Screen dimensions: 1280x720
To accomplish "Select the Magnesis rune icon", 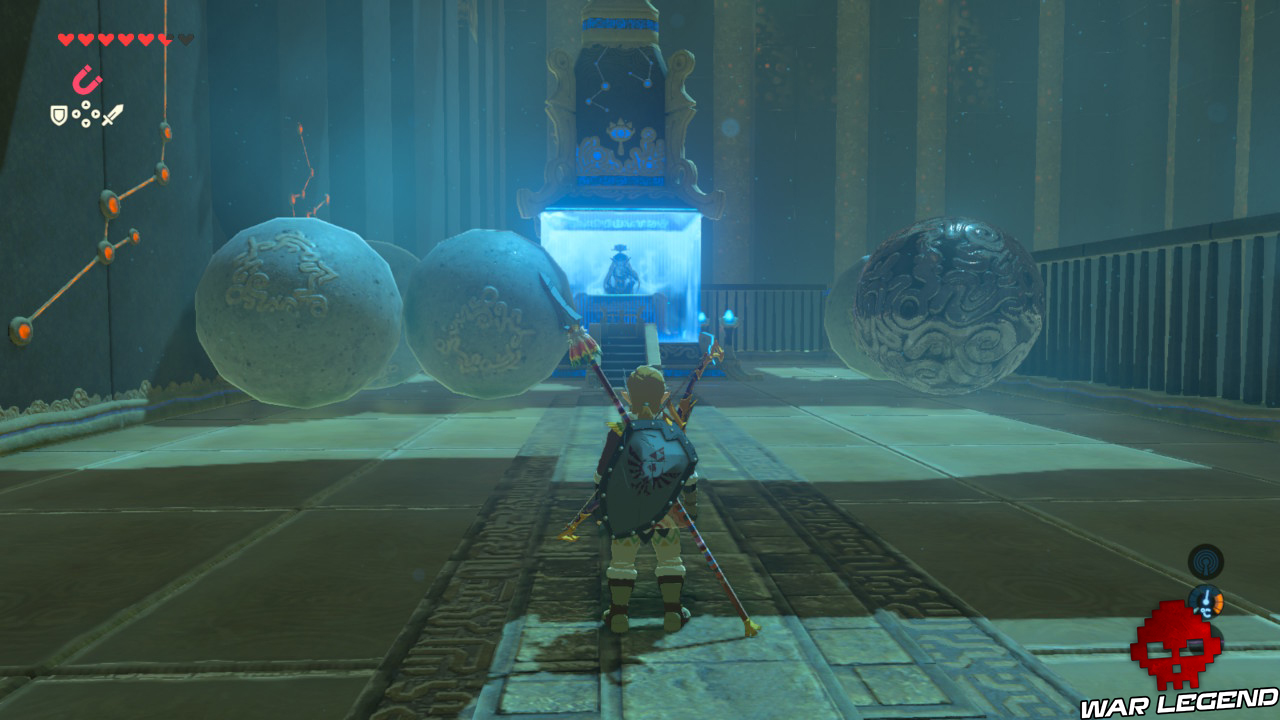I will tap(87, 80).
